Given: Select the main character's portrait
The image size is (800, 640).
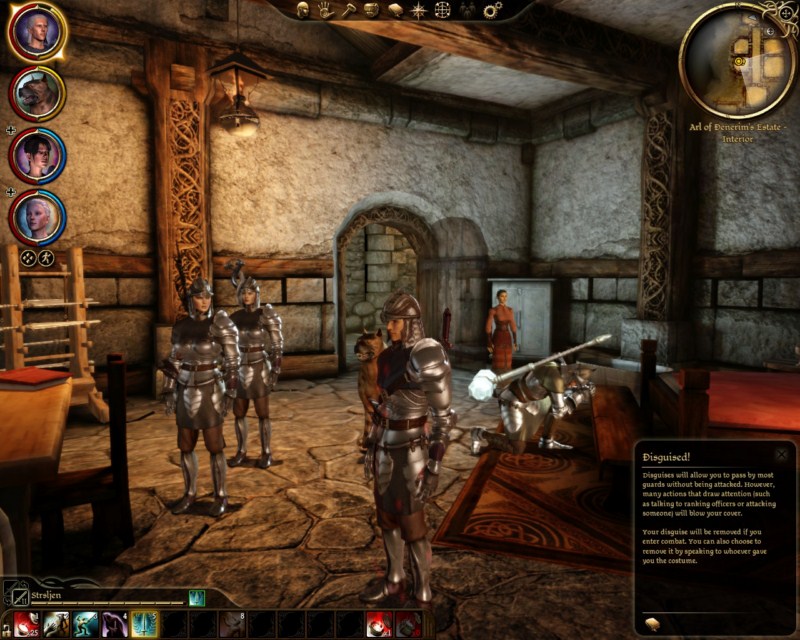Looking at the screenshot, I should click(37, 32).
